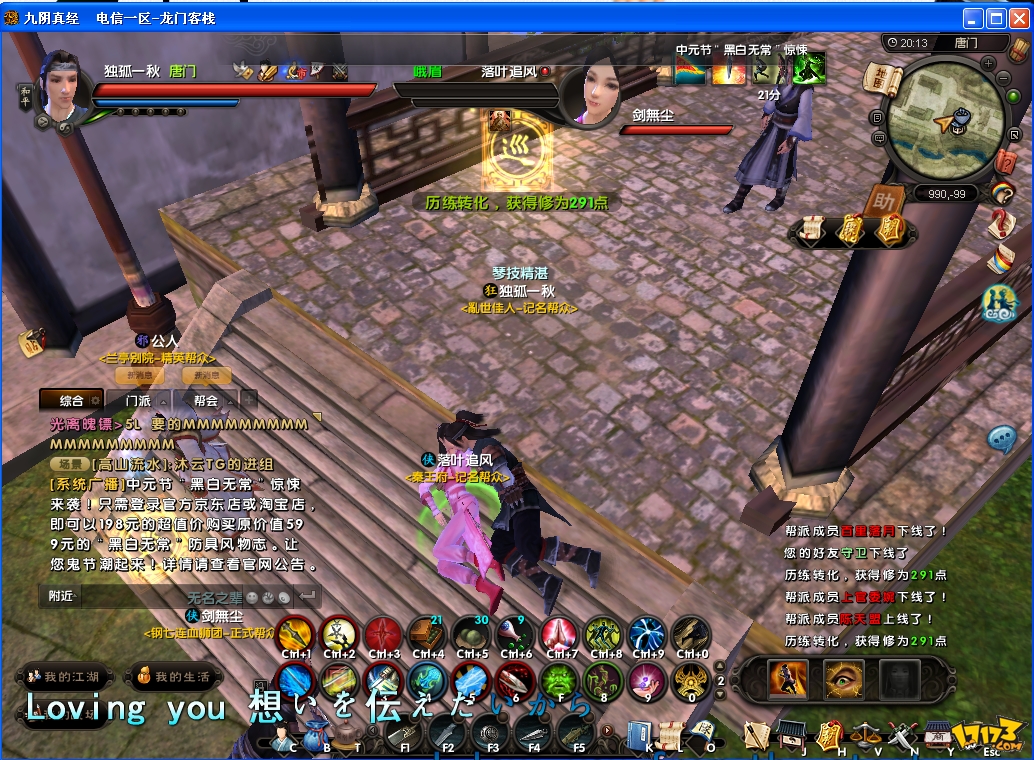This screenshot has height=760, width=1034.
Task: Close the game window
Action: [1018, 19]
